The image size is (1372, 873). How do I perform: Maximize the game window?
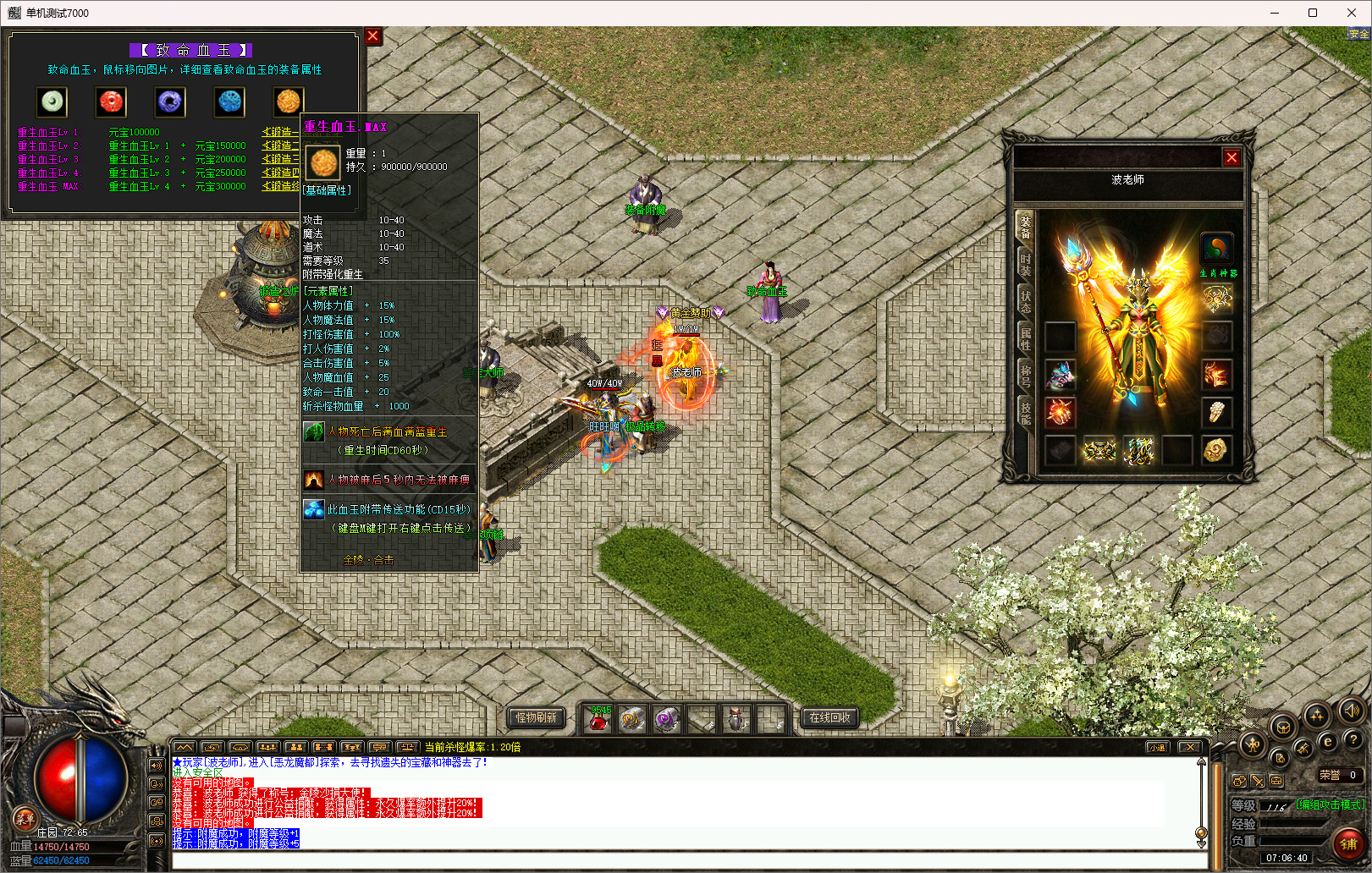(x=1313, y=13)
